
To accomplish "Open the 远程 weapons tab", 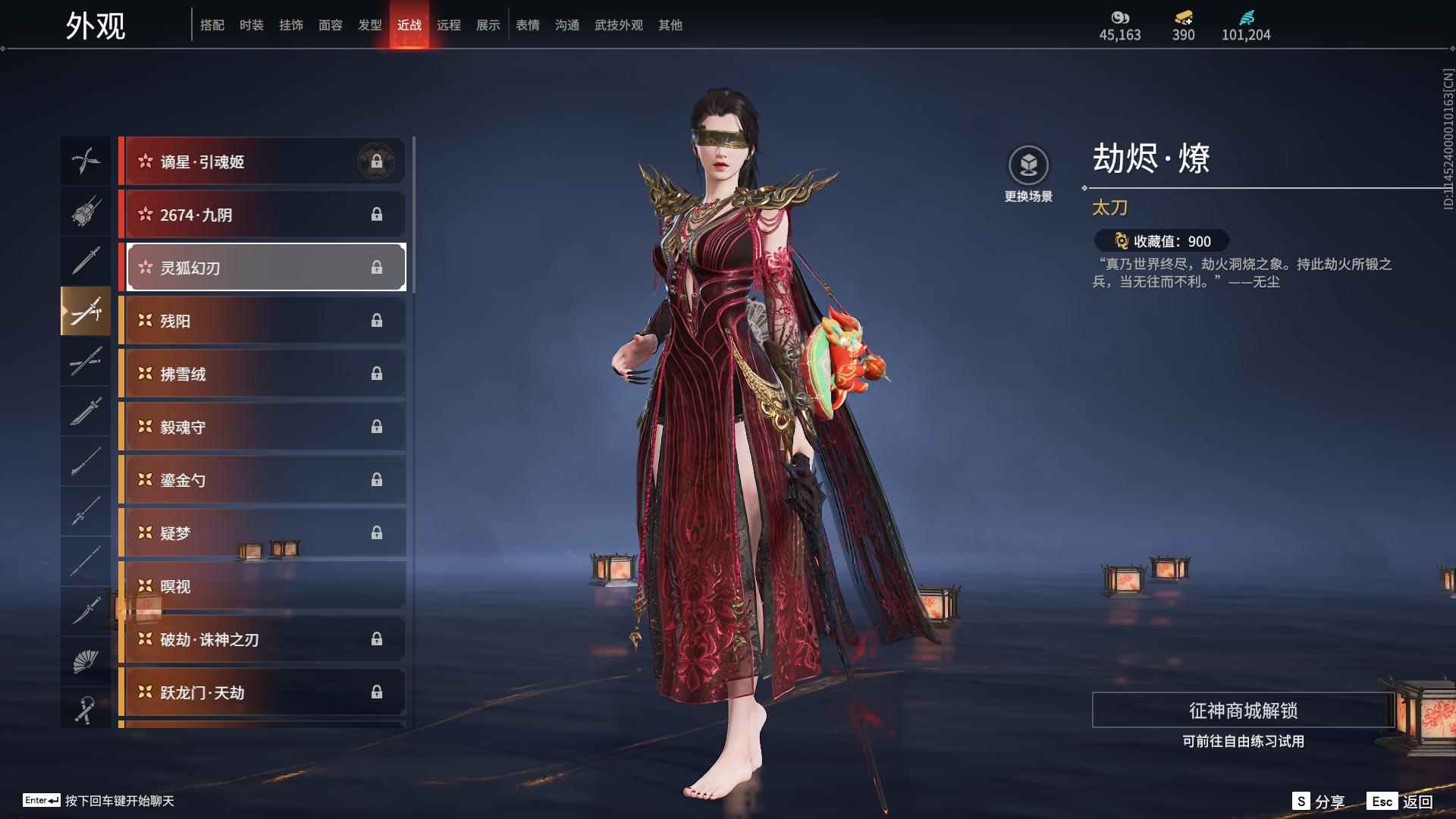I will pyautogui.click(x=449, y=25).
